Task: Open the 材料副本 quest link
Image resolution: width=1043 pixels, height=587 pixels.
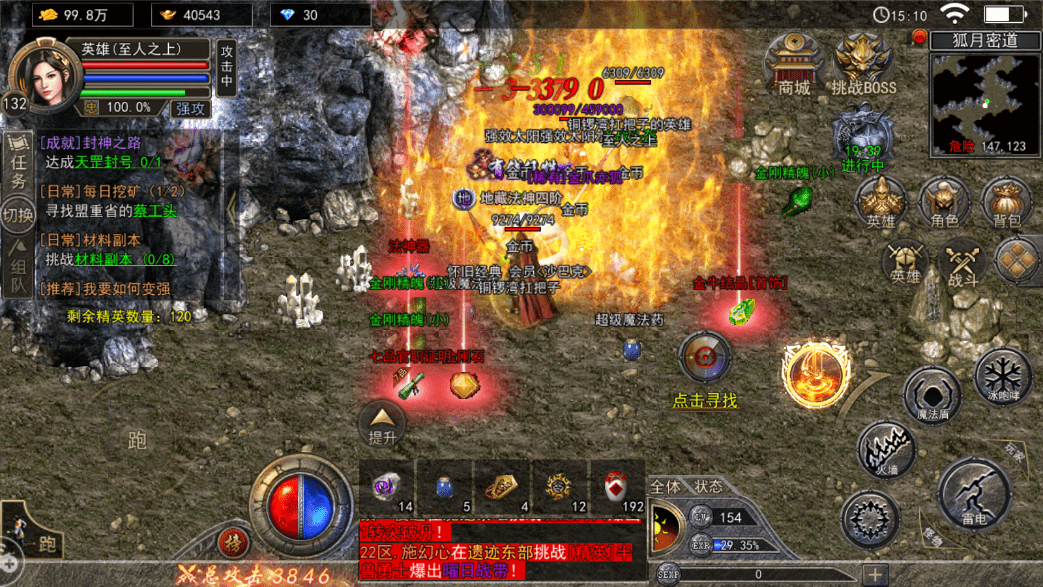Action: click(107, 258)
